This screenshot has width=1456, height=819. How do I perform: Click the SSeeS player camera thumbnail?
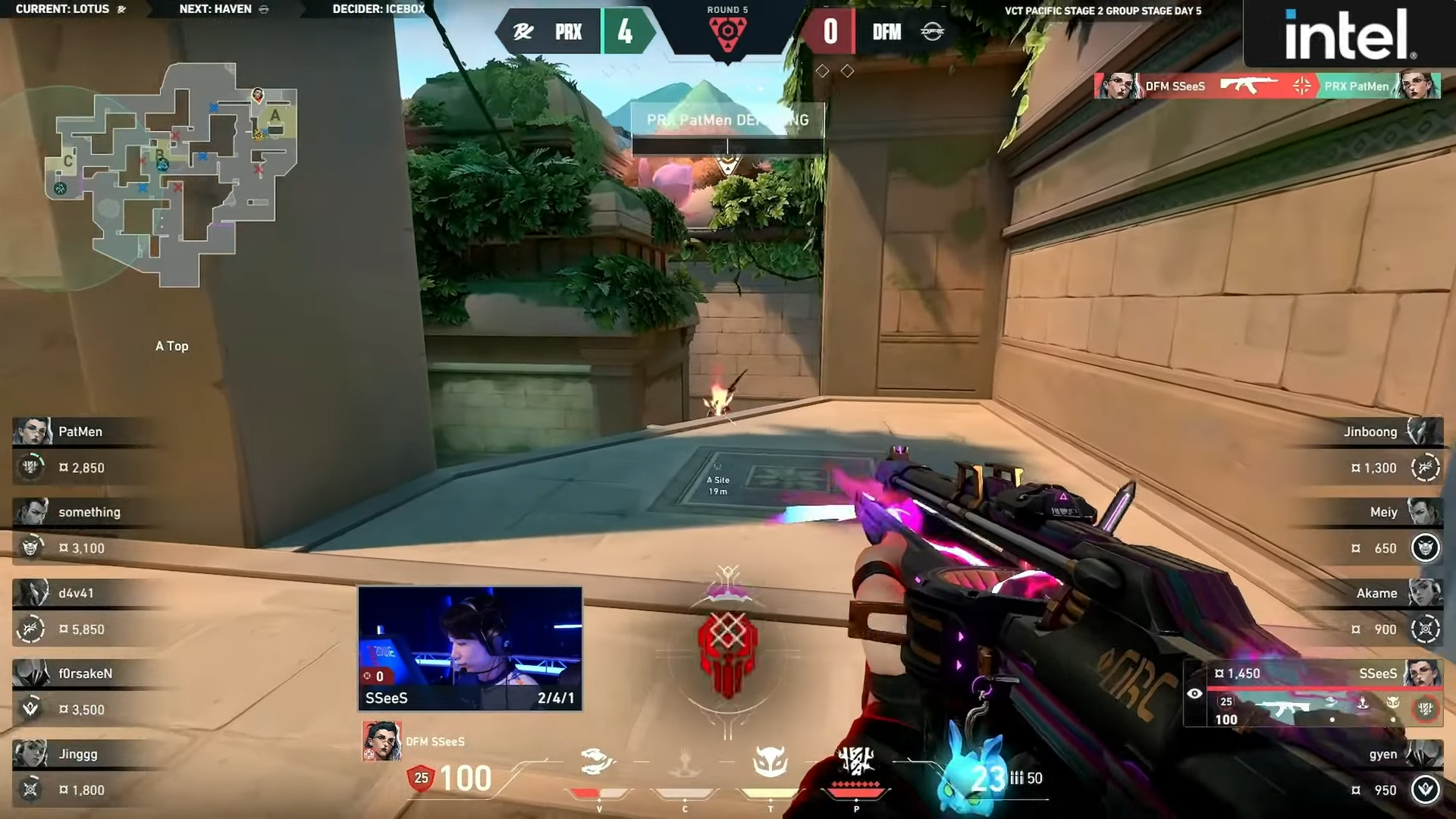point(470,648)
